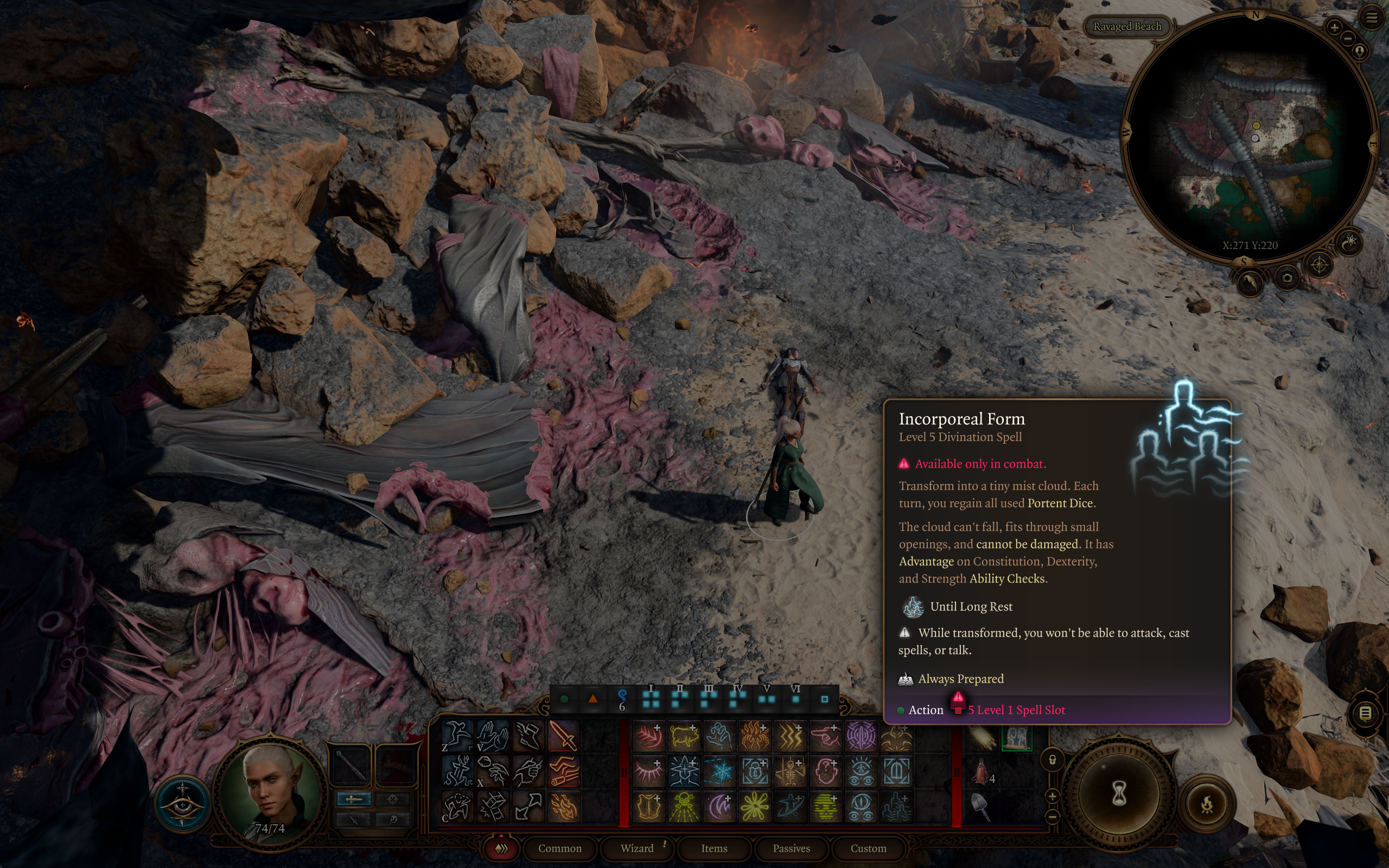This screenshot has height=868, width=1389.
Task: Click the hourglass end turn button
Action: 1119,795
